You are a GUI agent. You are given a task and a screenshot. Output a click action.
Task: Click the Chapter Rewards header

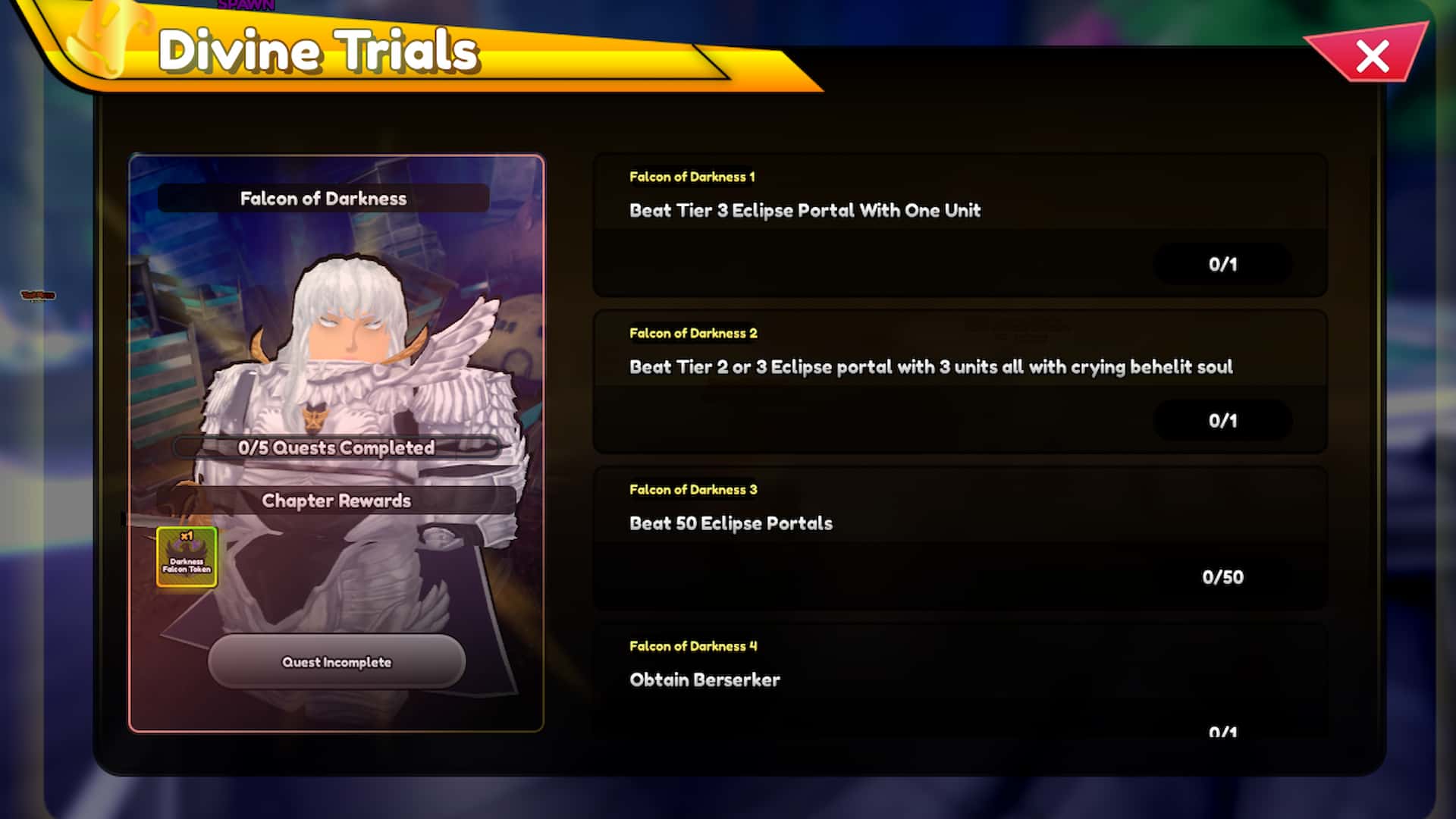(336, 500)
